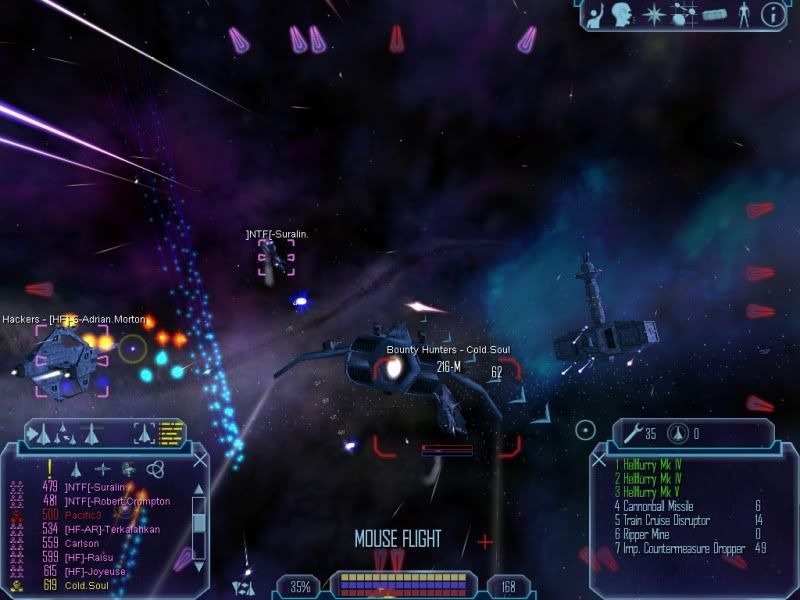800x600 pixels.
Task: Show ships filter in contact list
Action: 75,468
